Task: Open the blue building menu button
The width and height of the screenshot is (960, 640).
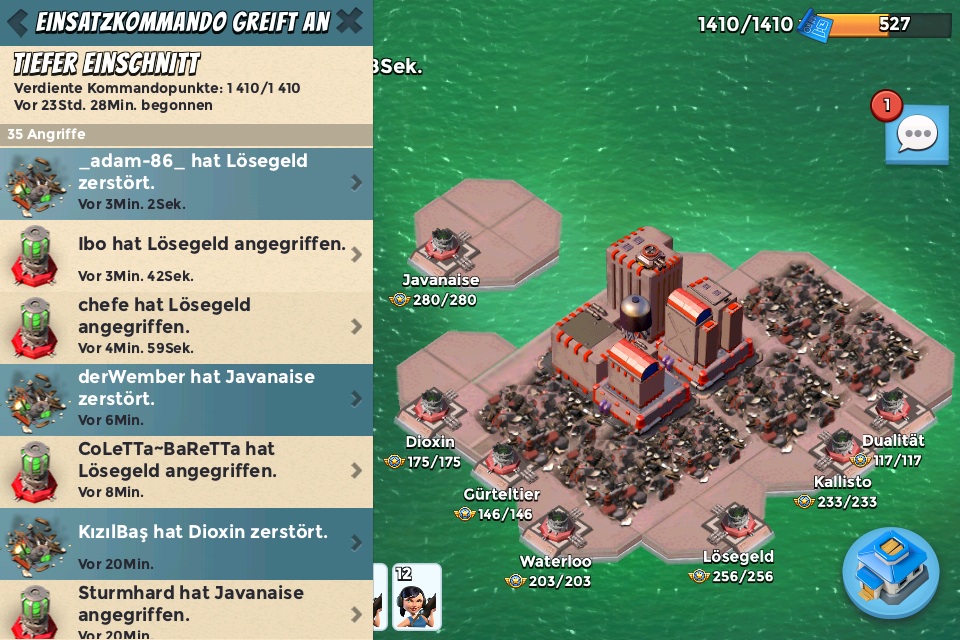Action: [x=890, y=573]
